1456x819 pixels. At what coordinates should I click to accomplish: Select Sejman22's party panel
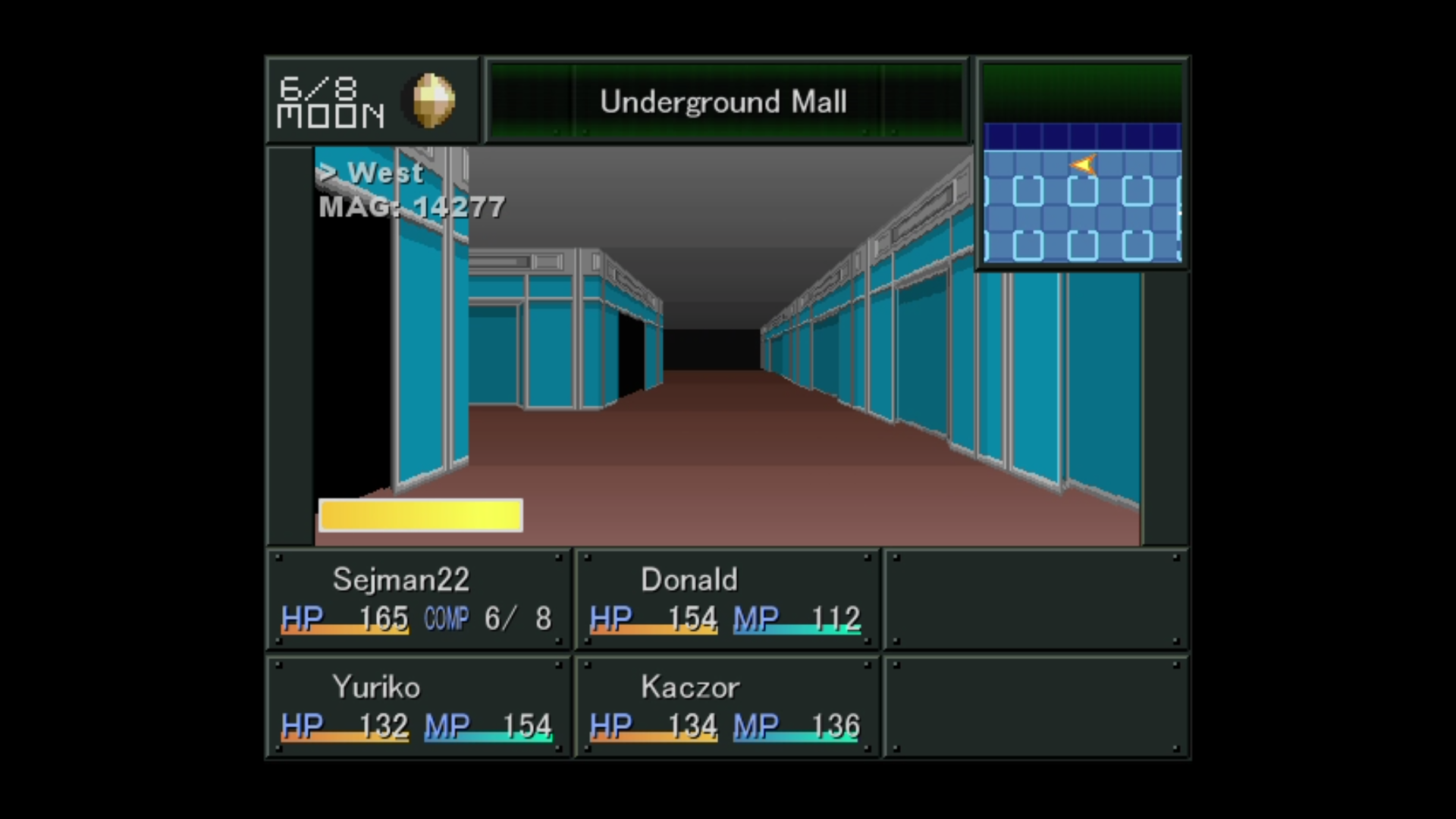(418, 599)
